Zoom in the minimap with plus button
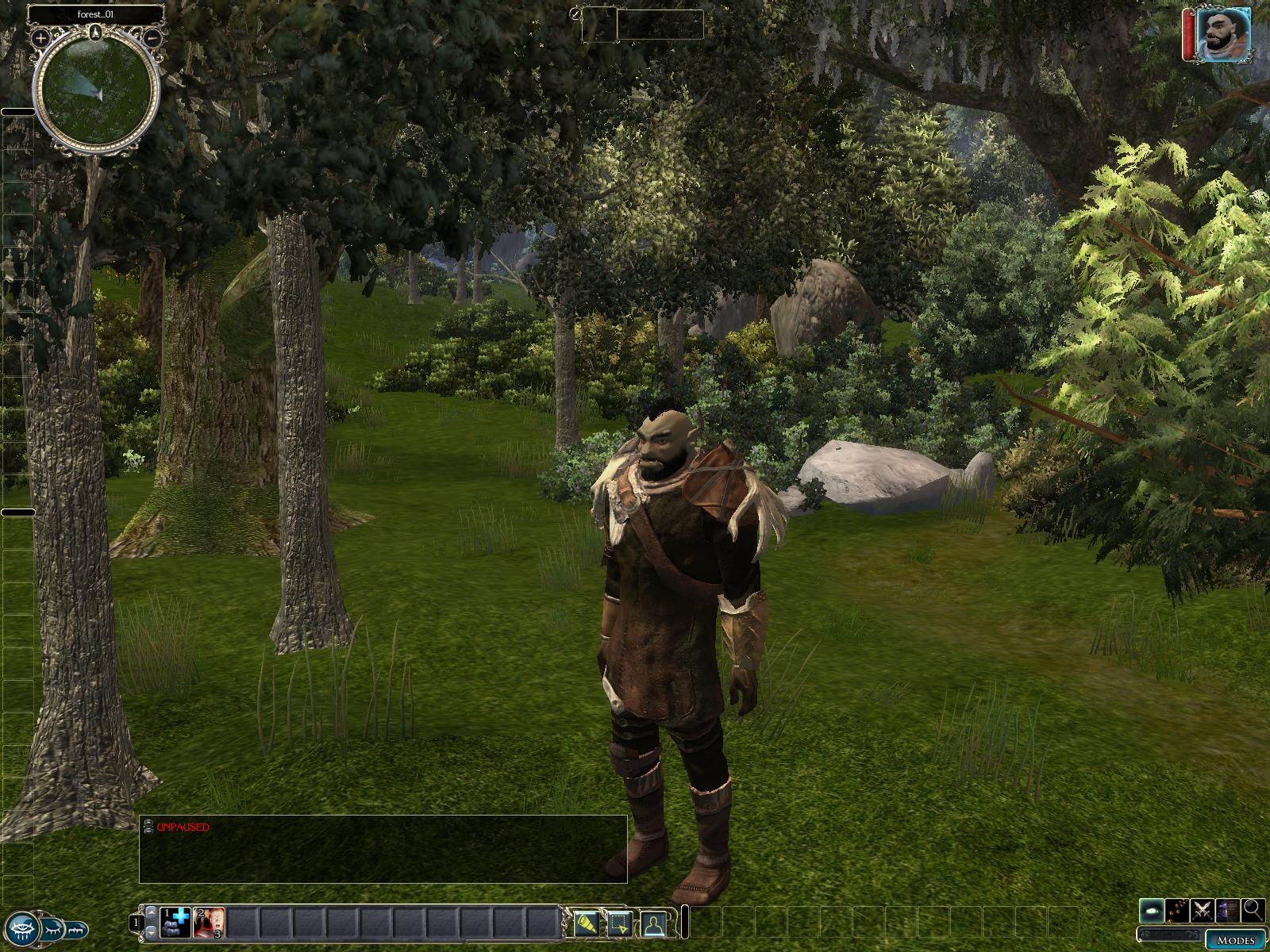This screenshot has width=1270, height=952. pyautogui.click(x=40, y=37)
